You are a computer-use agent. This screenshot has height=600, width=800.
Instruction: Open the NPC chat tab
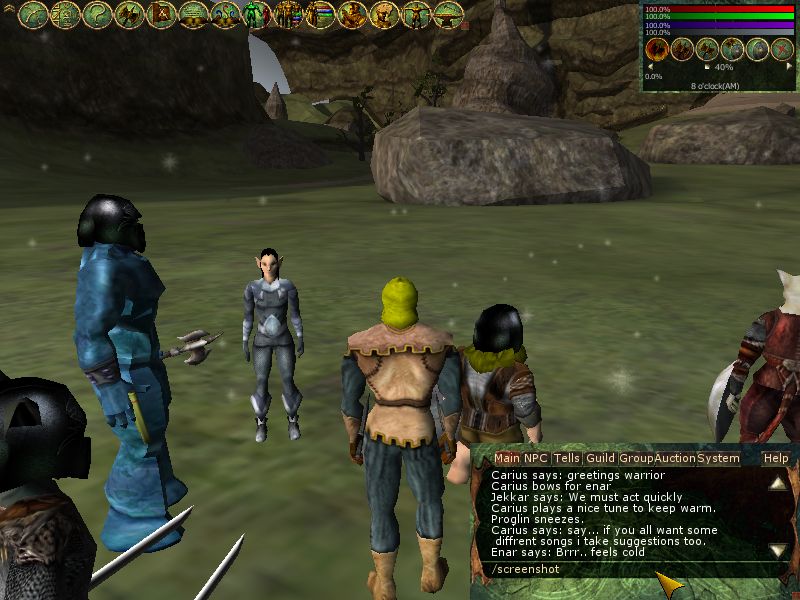536,458
